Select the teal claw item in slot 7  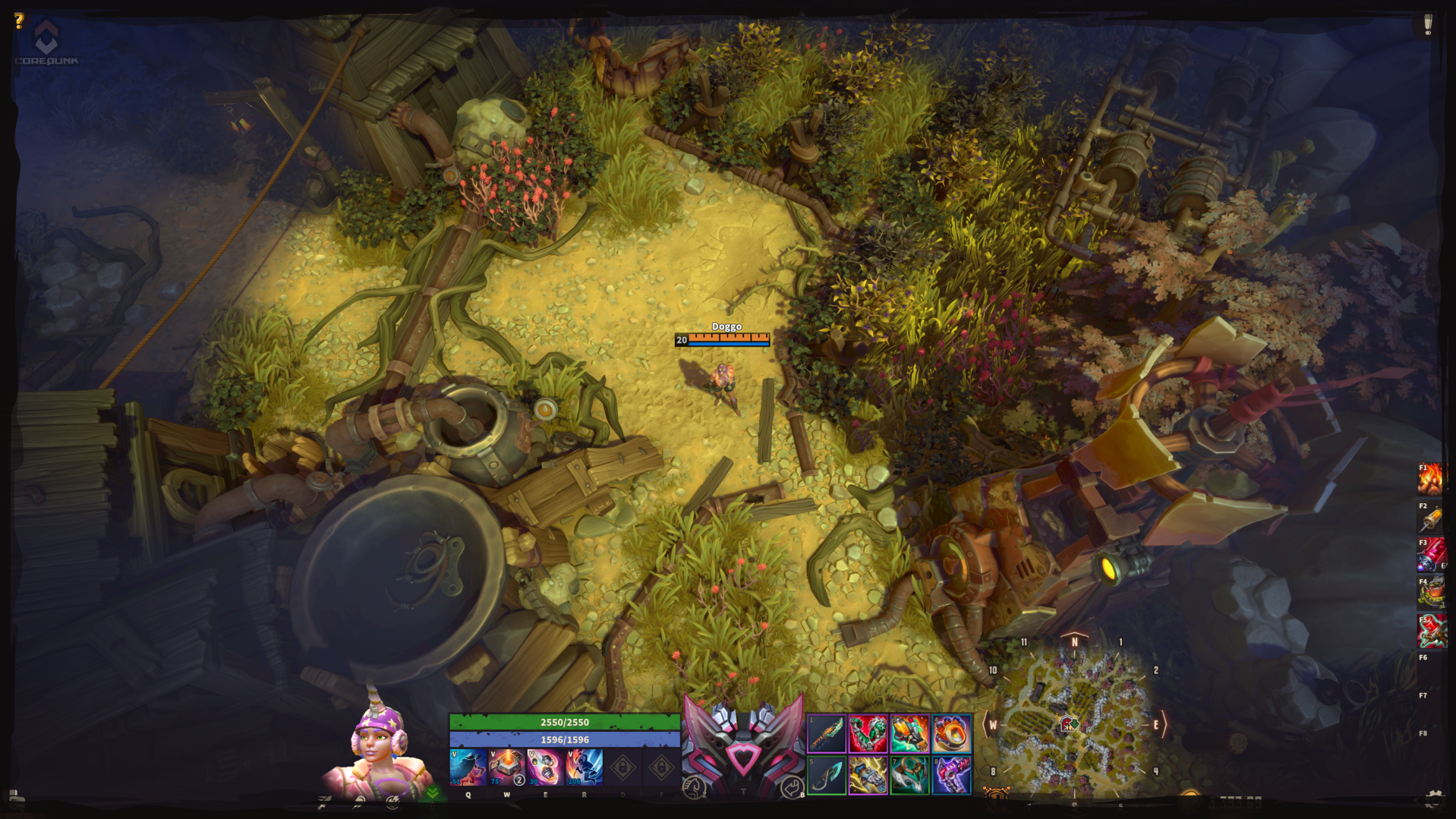tap(909, 775)
